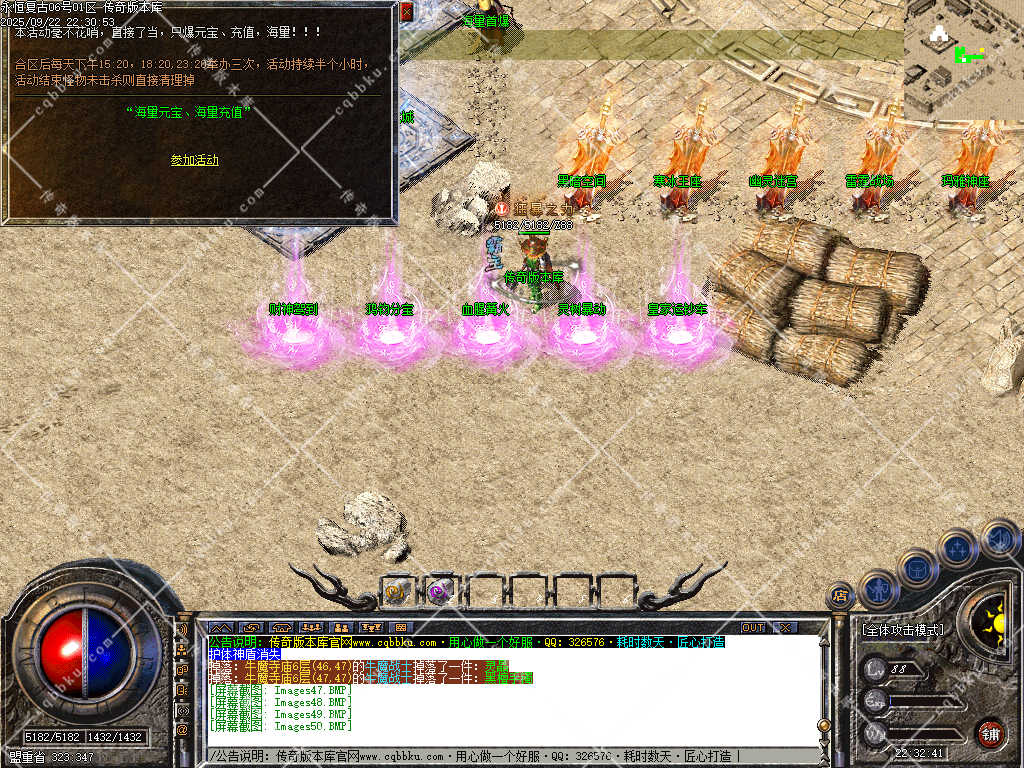Open the character equipment panel icon
This screenshot has height=768, width=1024.
click(x=879, y=589)
